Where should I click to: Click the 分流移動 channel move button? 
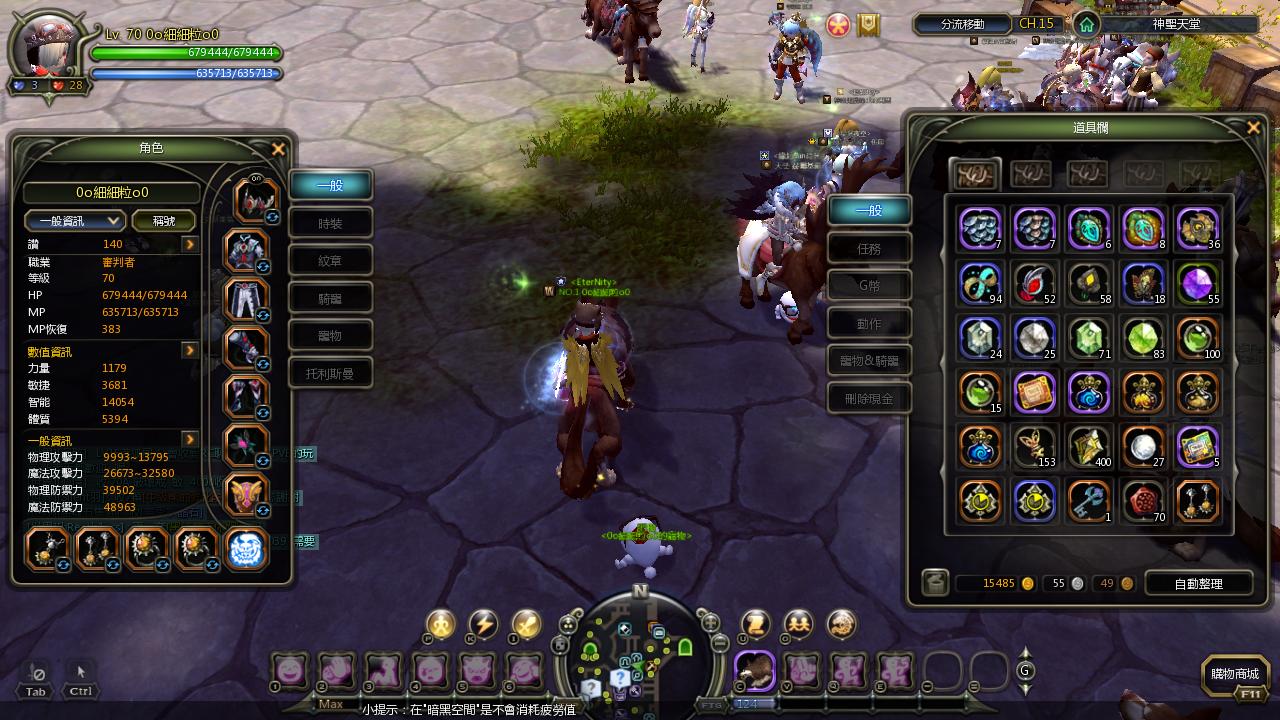(x=962, y=24)
